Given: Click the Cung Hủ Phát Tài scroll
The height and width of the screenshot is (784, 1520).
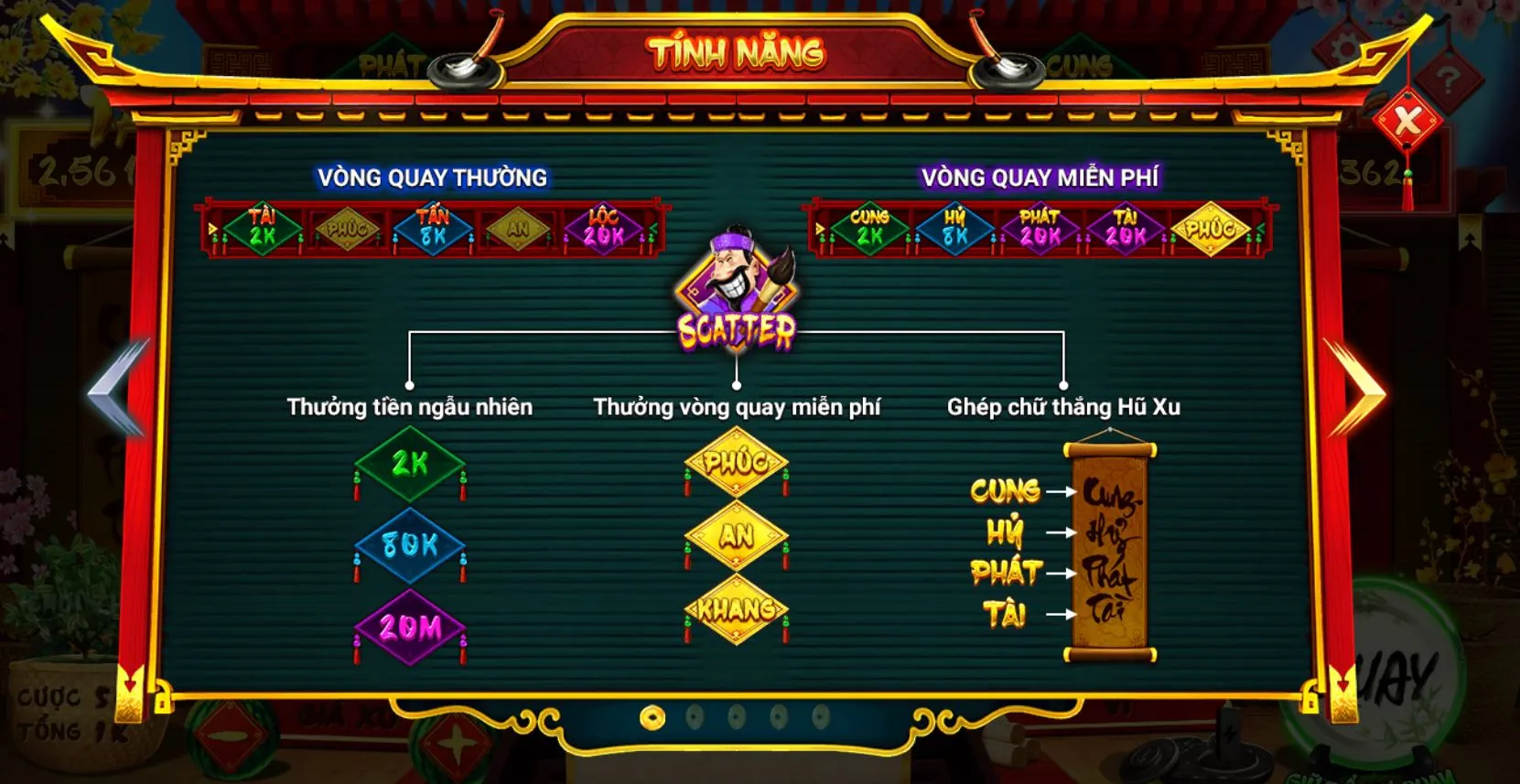Looking at the screenshot, I should pyautogui.click(x=1110, y=547).
